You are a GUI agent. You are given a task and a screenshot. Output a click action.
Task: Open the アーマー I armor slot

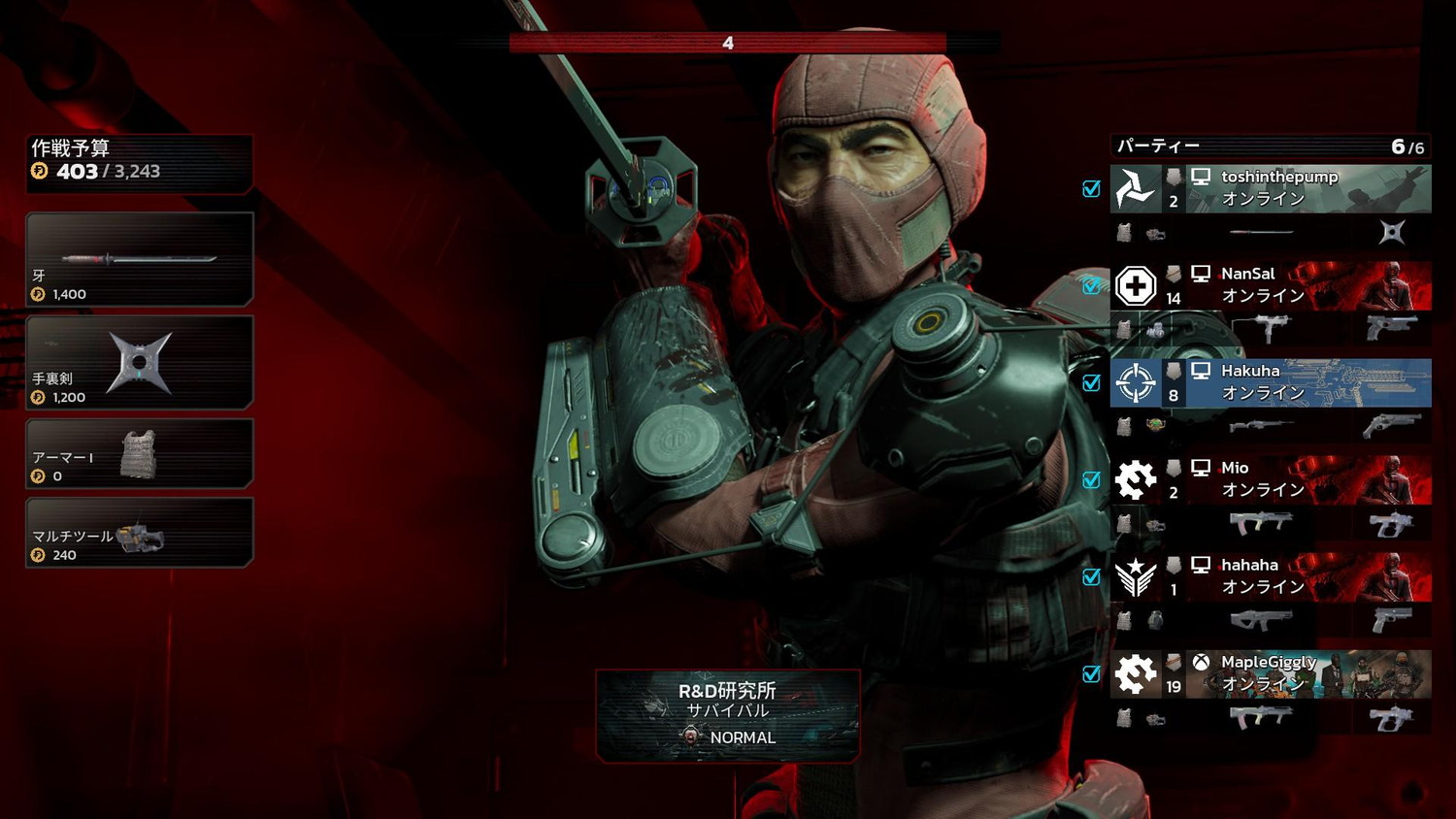pos(140,454)
